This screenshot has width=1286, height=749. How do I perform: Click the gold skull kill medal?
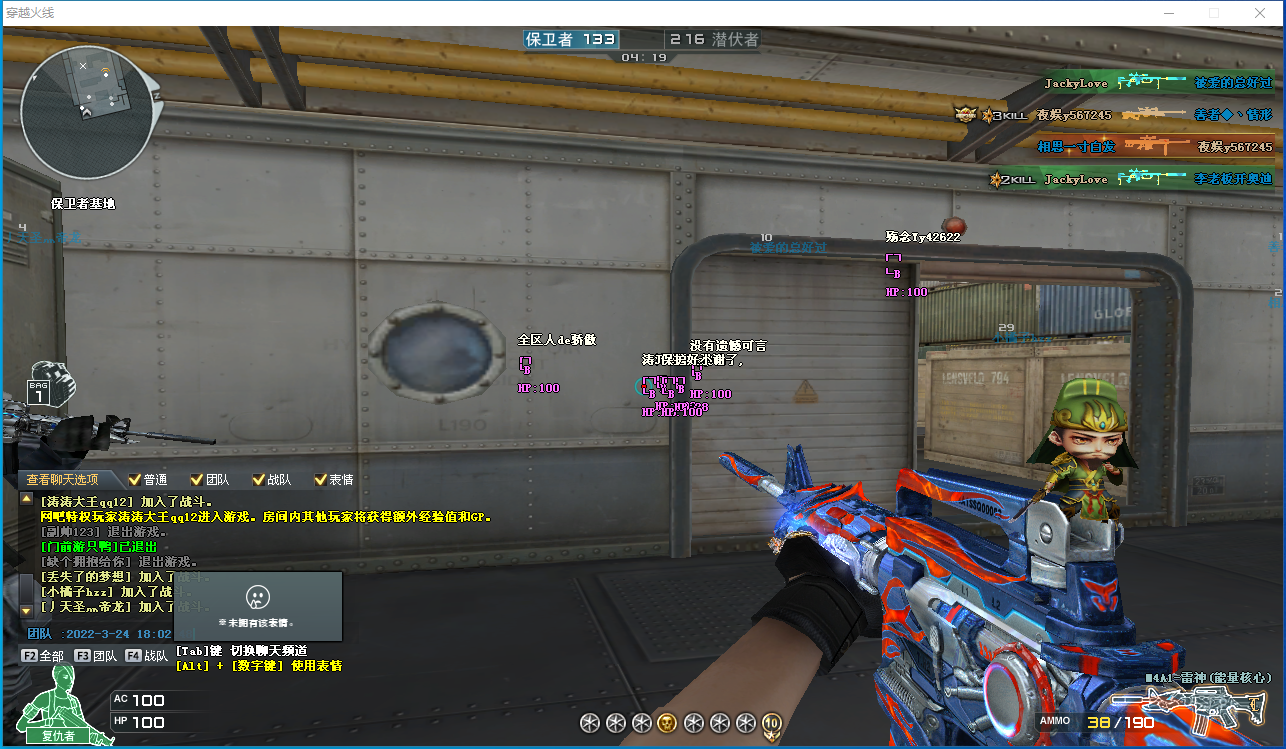[667, 723]
